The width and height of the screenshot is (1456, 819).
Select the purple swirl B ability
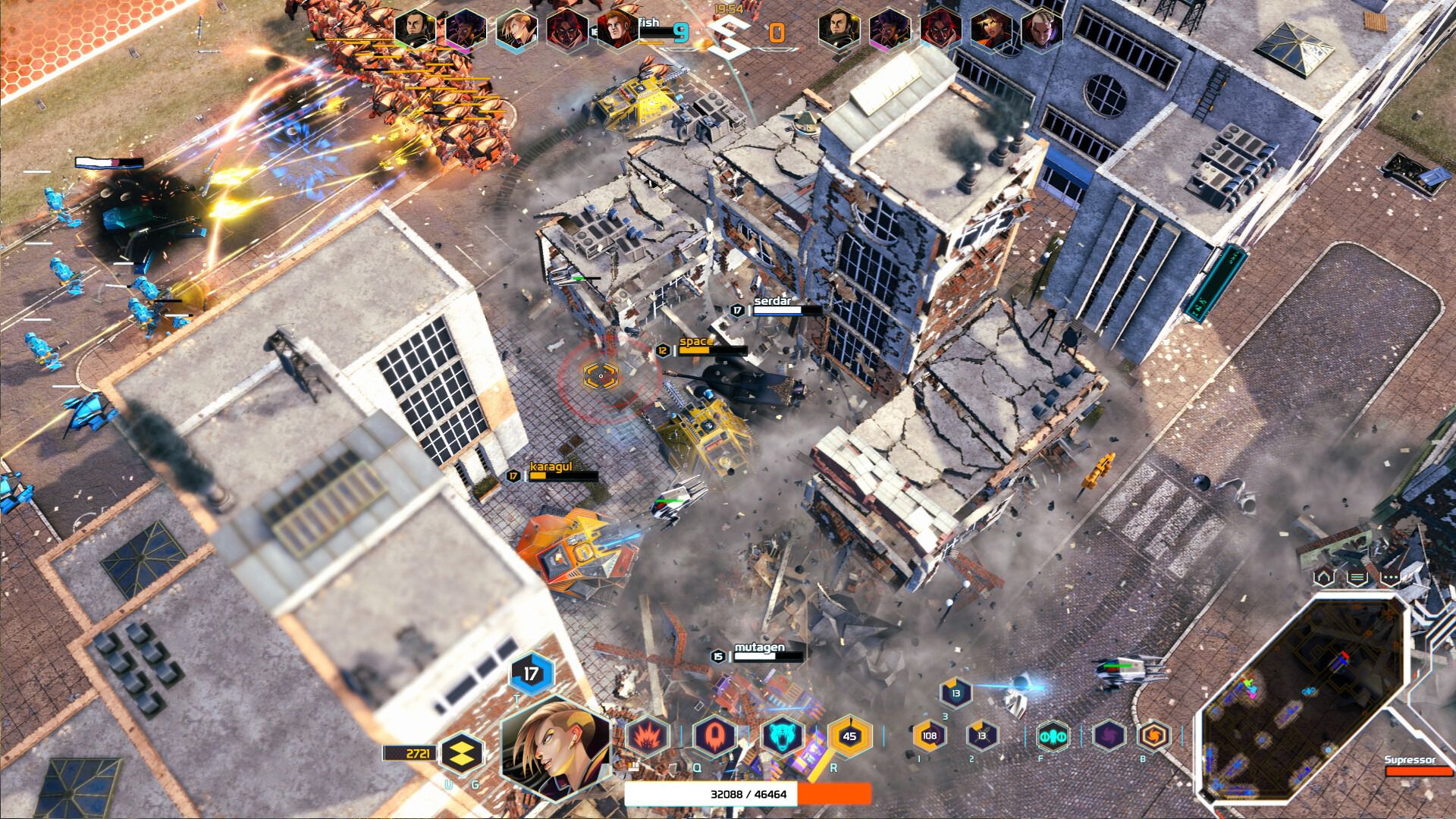click(1109, 736)
